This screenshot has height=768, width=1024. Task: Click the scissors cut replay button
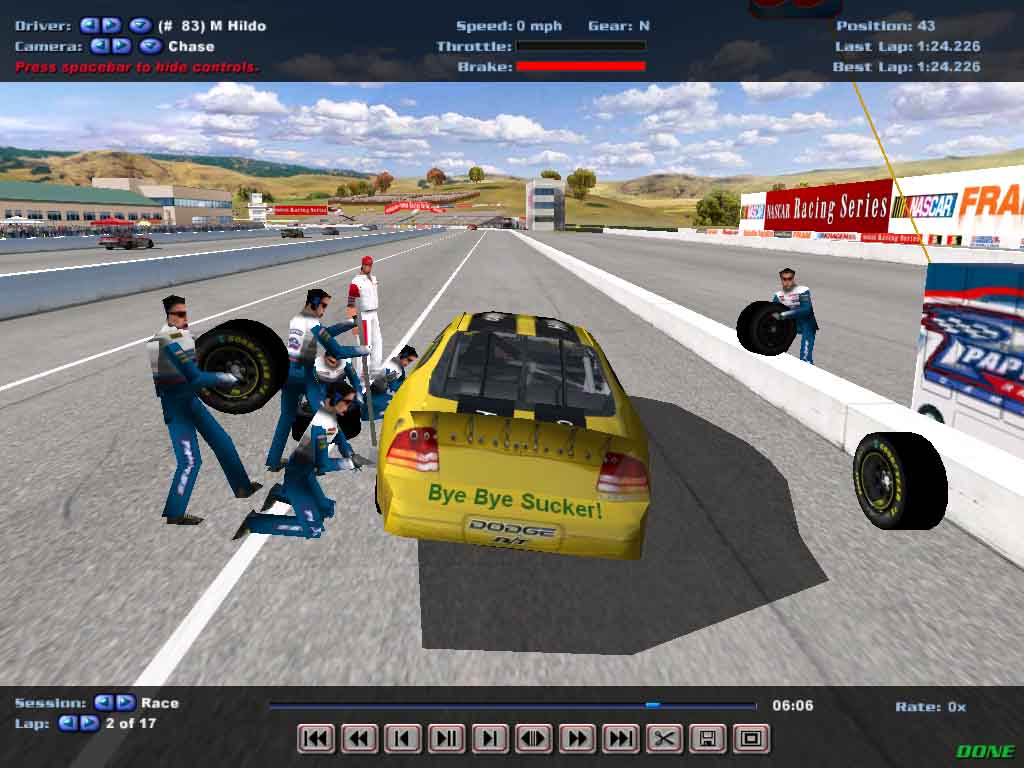click(x=664, y=739)
